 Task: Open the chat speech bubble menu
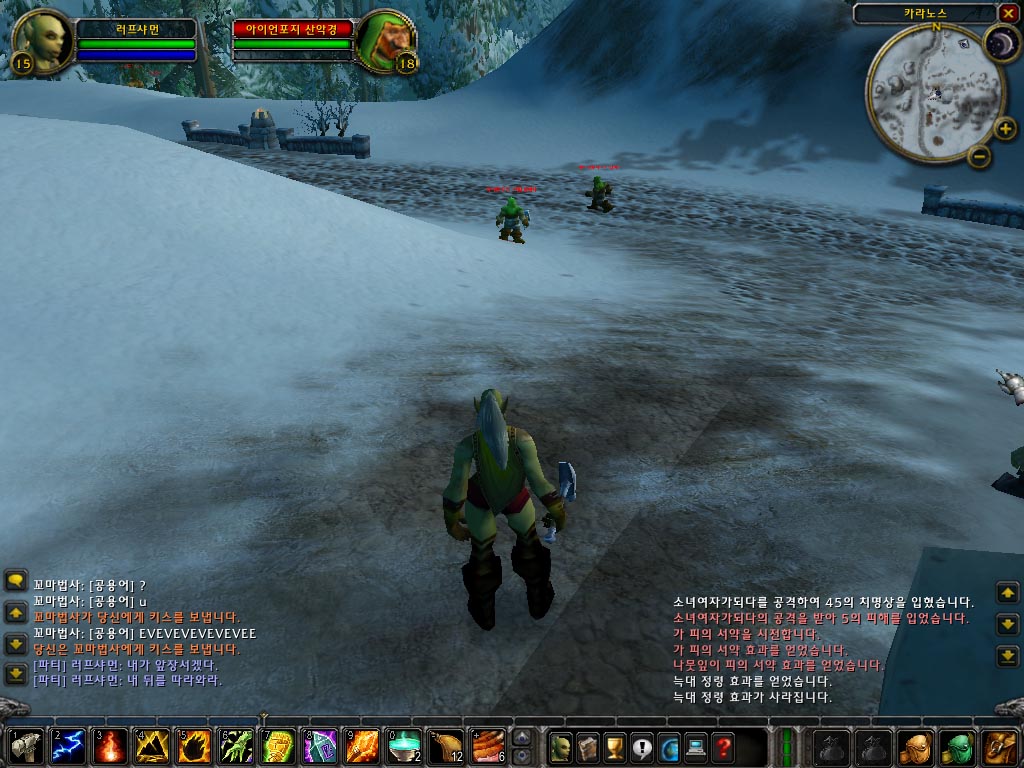[15, 580]
